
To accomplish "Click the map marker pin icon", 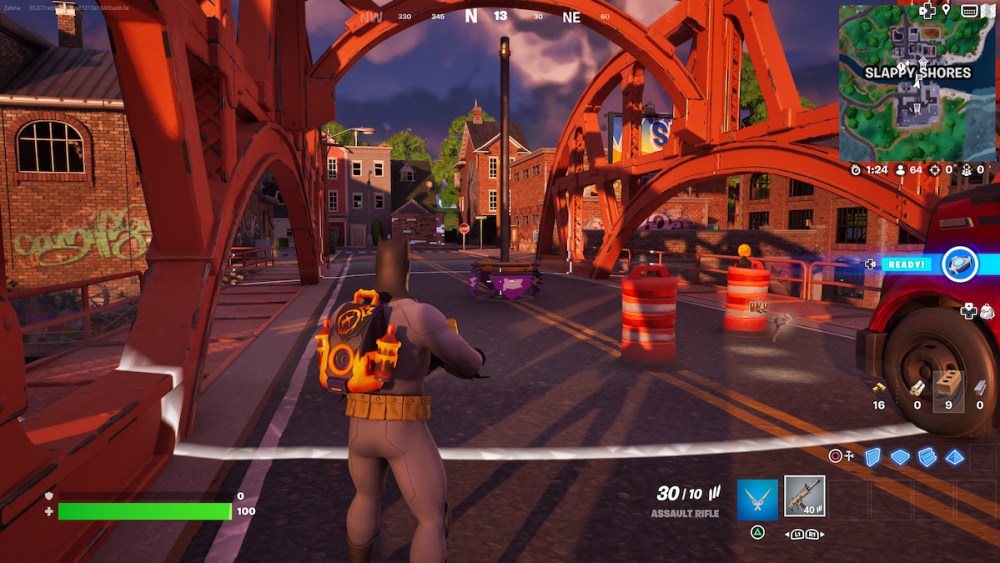I will [x=946, y=11].
